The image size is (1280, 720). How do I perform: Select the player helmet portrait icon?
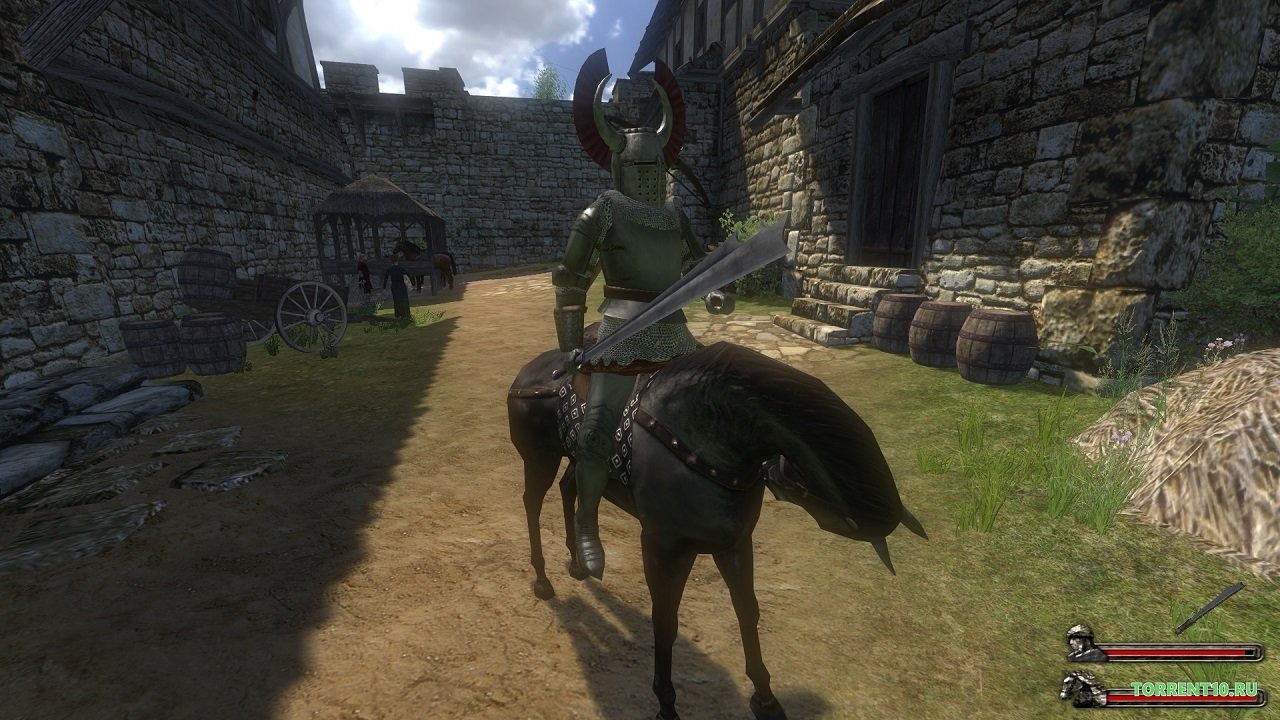point(1081,643)
